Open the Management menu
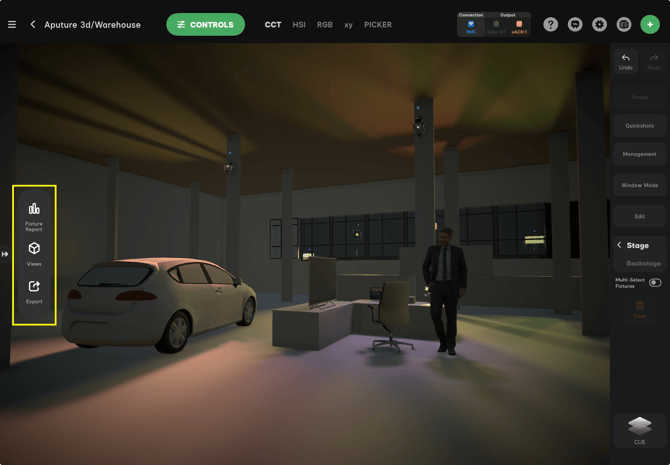Viewport: 670px width, 465px height. tap(640, 154)
